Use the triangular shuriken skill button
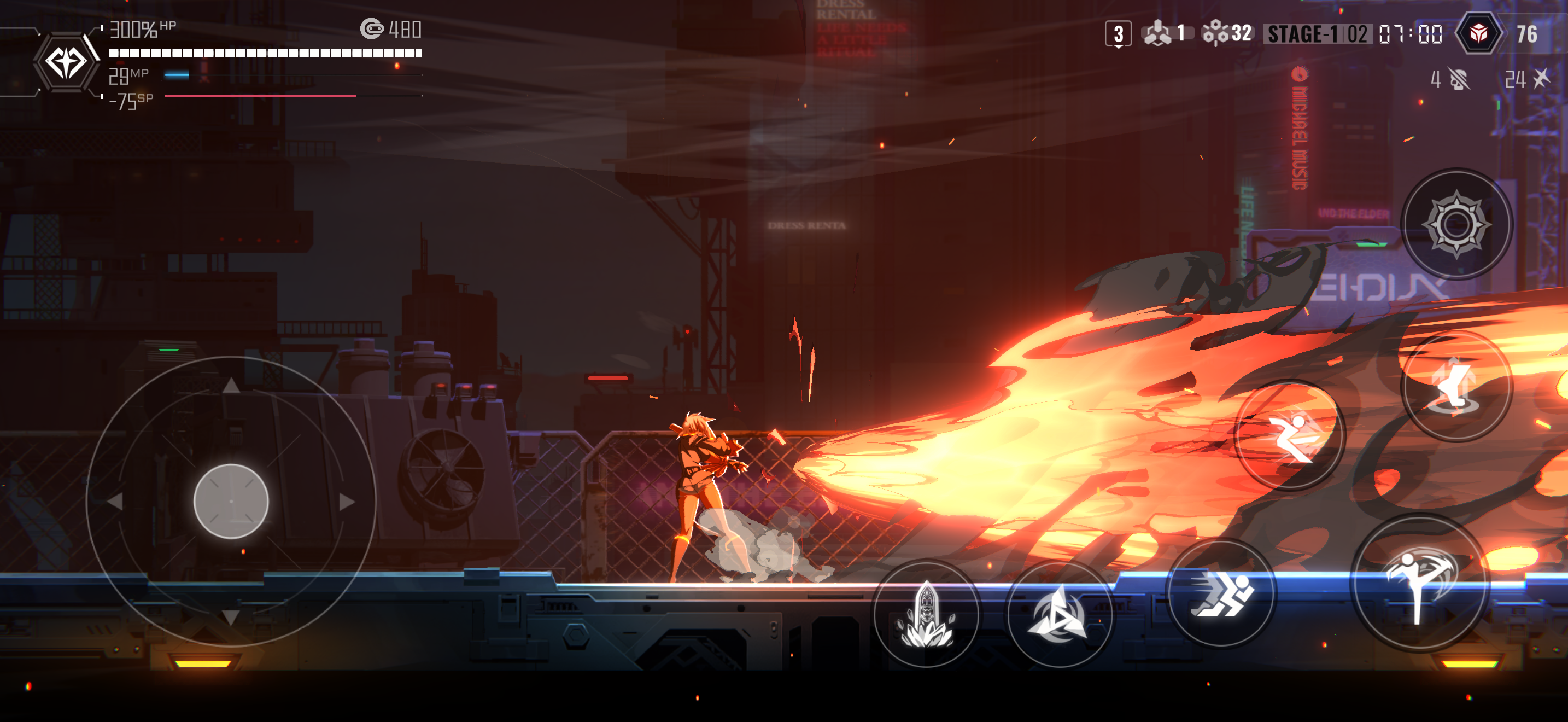The width and height of the screenshot is (1568, 722). pyautogui.click(x=1059, y=615)
